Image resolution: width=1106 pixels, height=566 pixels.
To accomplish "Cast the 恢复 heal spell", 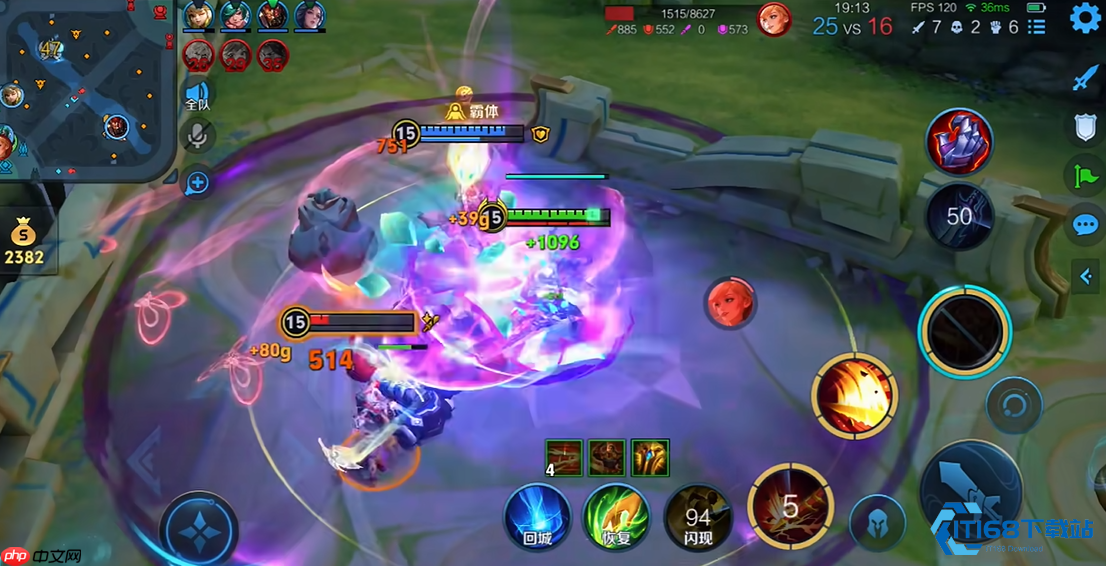I will pyautogui.click(x=616, y=516).
